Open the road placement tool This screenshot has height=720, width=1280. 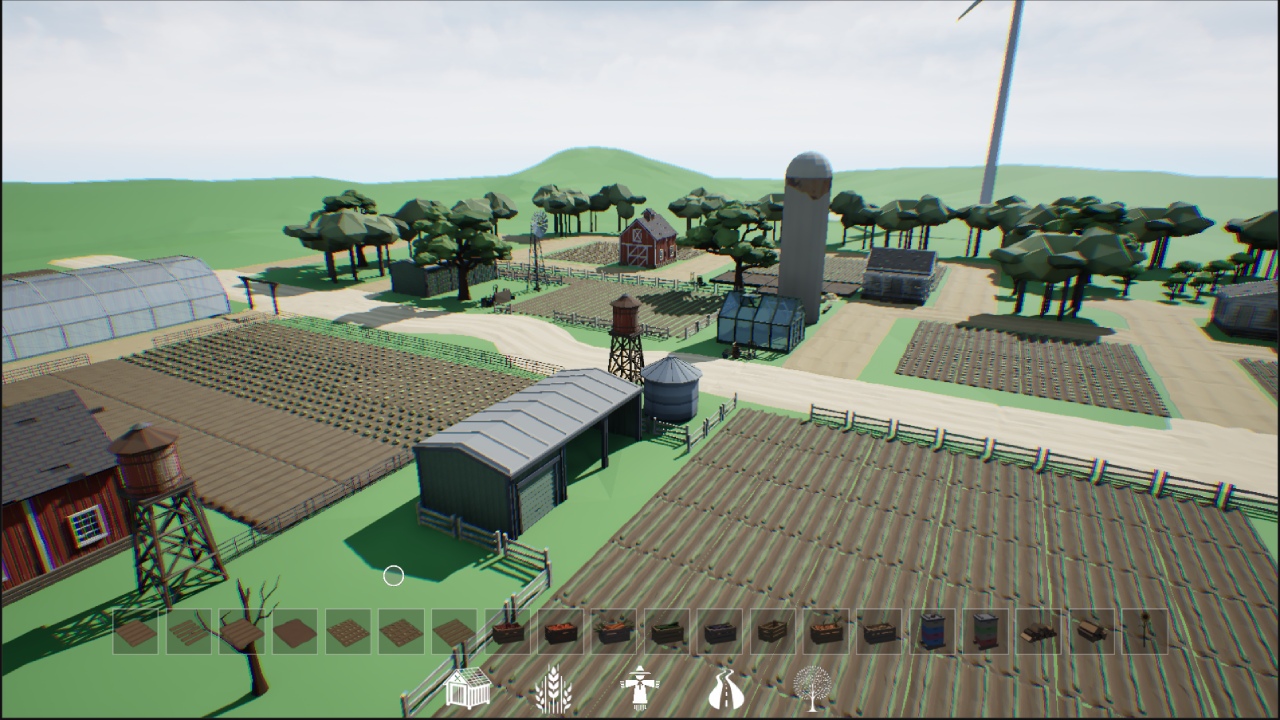pos(727,688)
